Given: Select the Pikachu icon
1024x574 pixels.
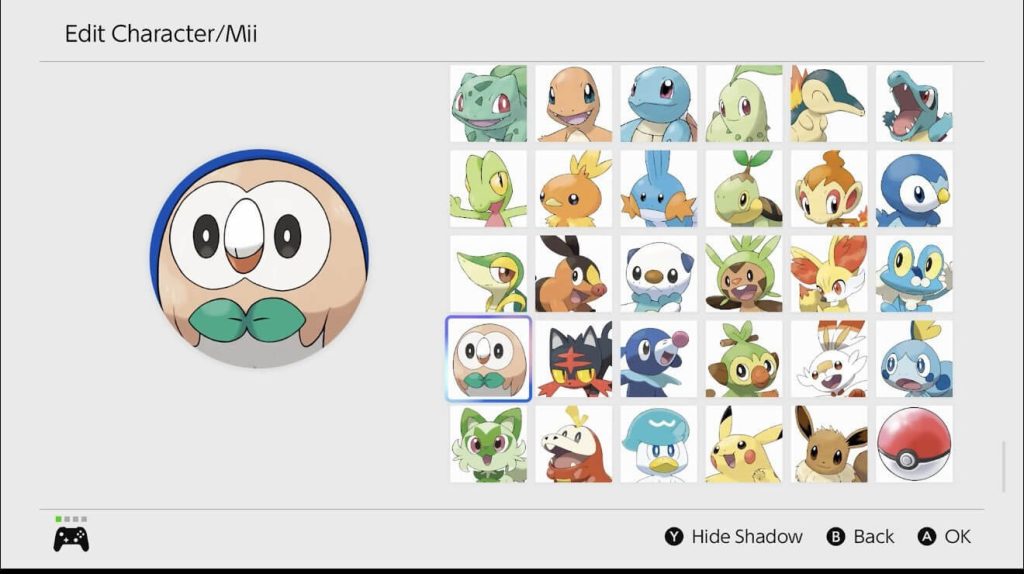Looking at the screenshot, I should coord(744,444).
